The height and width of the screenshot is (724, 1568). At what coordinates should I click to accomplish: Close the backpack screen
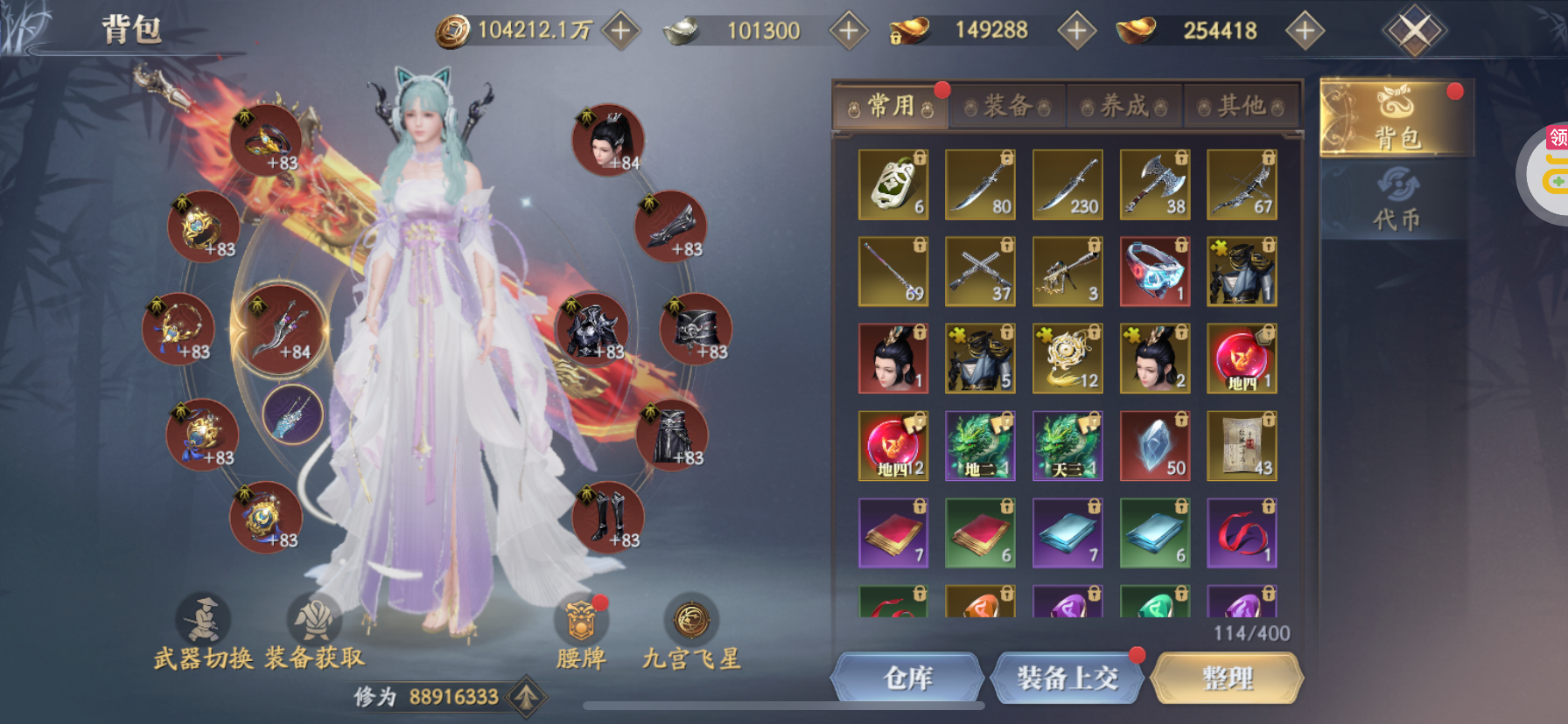pos(1414,31)
